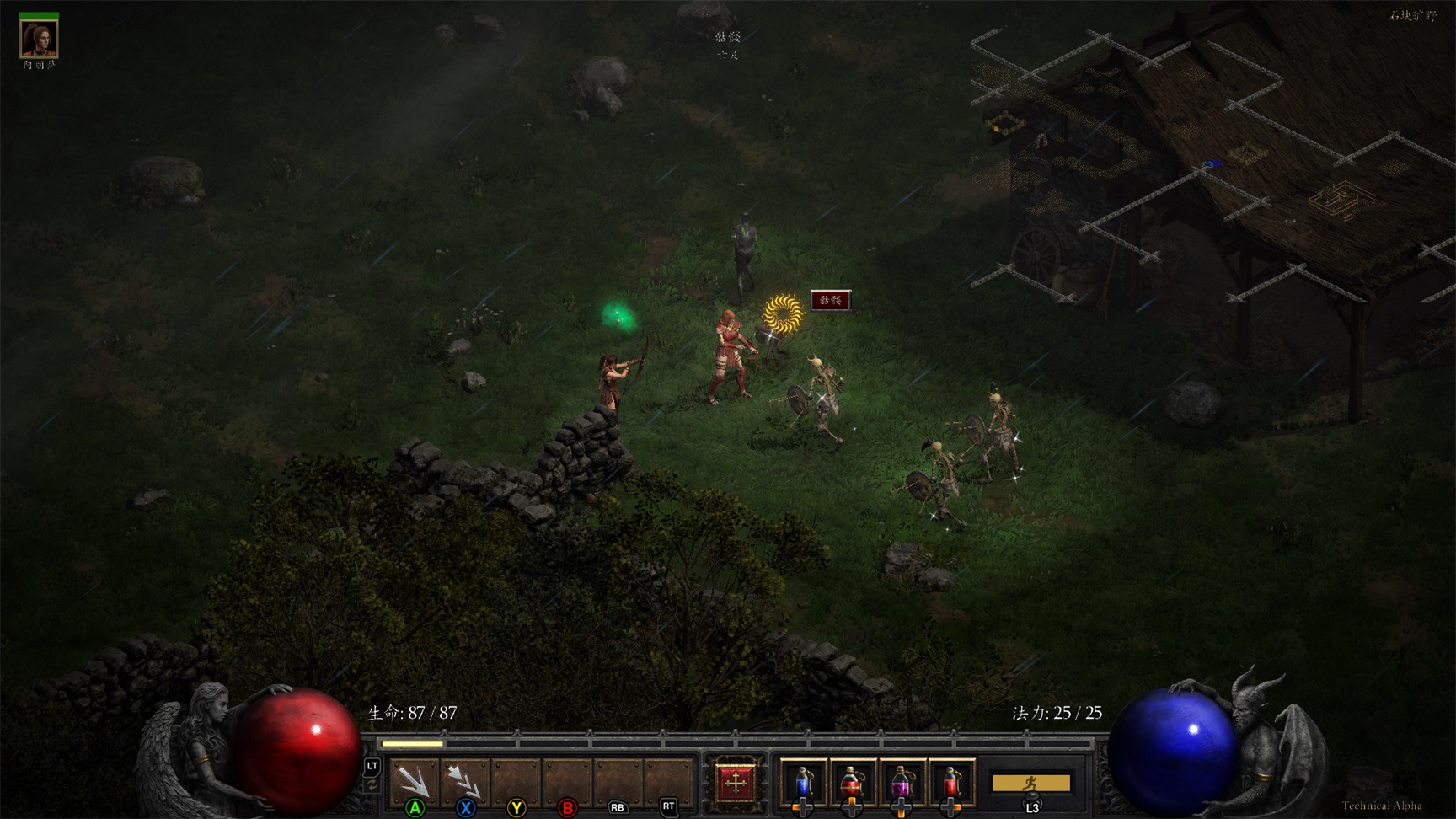
Task: Toggle the running figure stamina bar
Action: click(1030, 783)
